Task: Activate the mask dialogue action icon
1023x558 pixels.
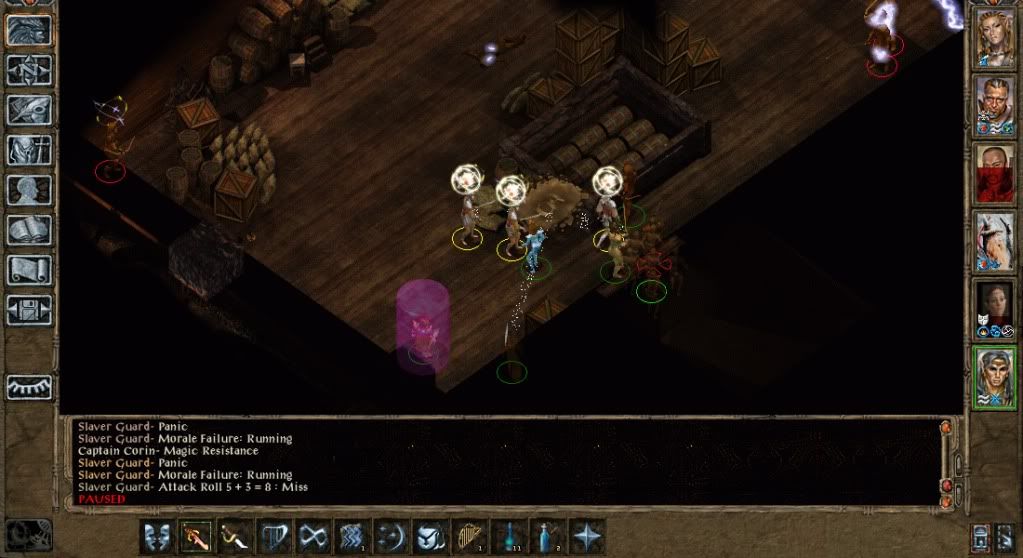Action: tap(155, 537)
